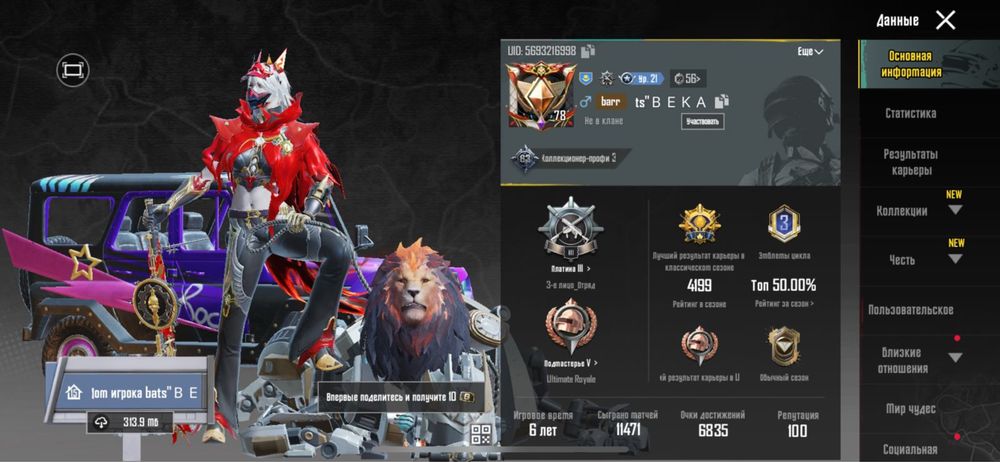Toggle the fullscreen character view icon
Screen dimensions: 1000x462
pos(73,69)
